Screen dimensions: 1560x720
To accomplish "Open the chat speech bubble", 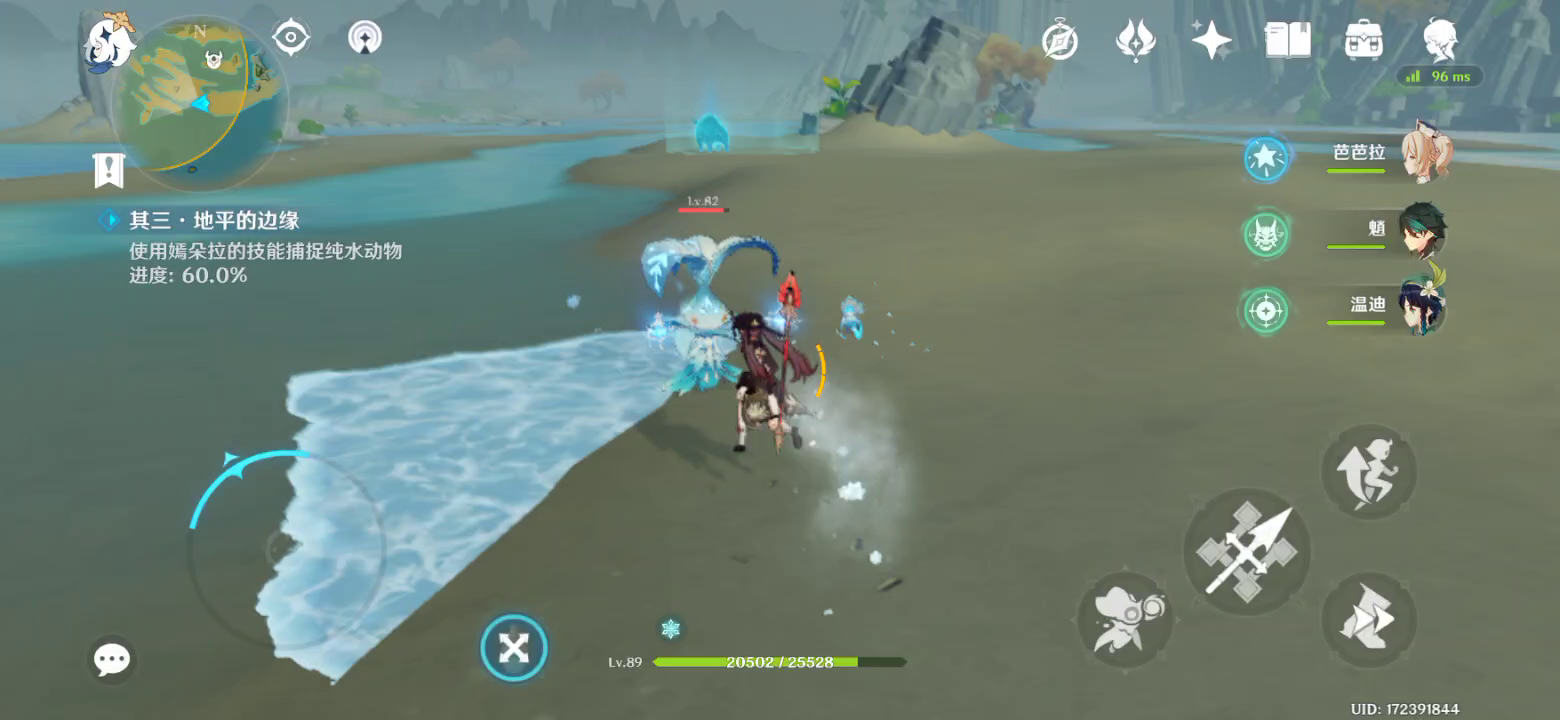I will pos(111,659).
